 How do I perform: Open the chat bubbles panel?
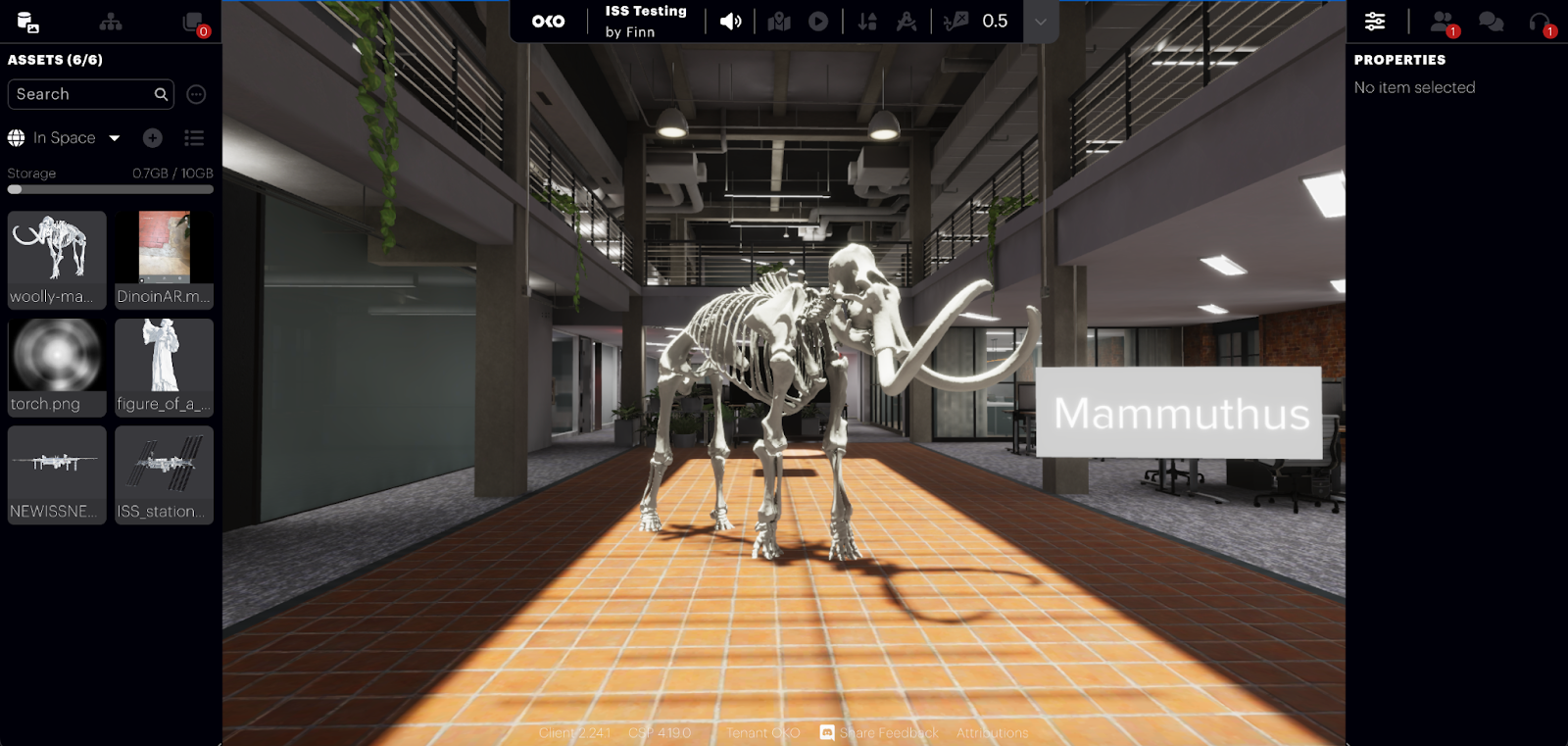coord(1491,22)
